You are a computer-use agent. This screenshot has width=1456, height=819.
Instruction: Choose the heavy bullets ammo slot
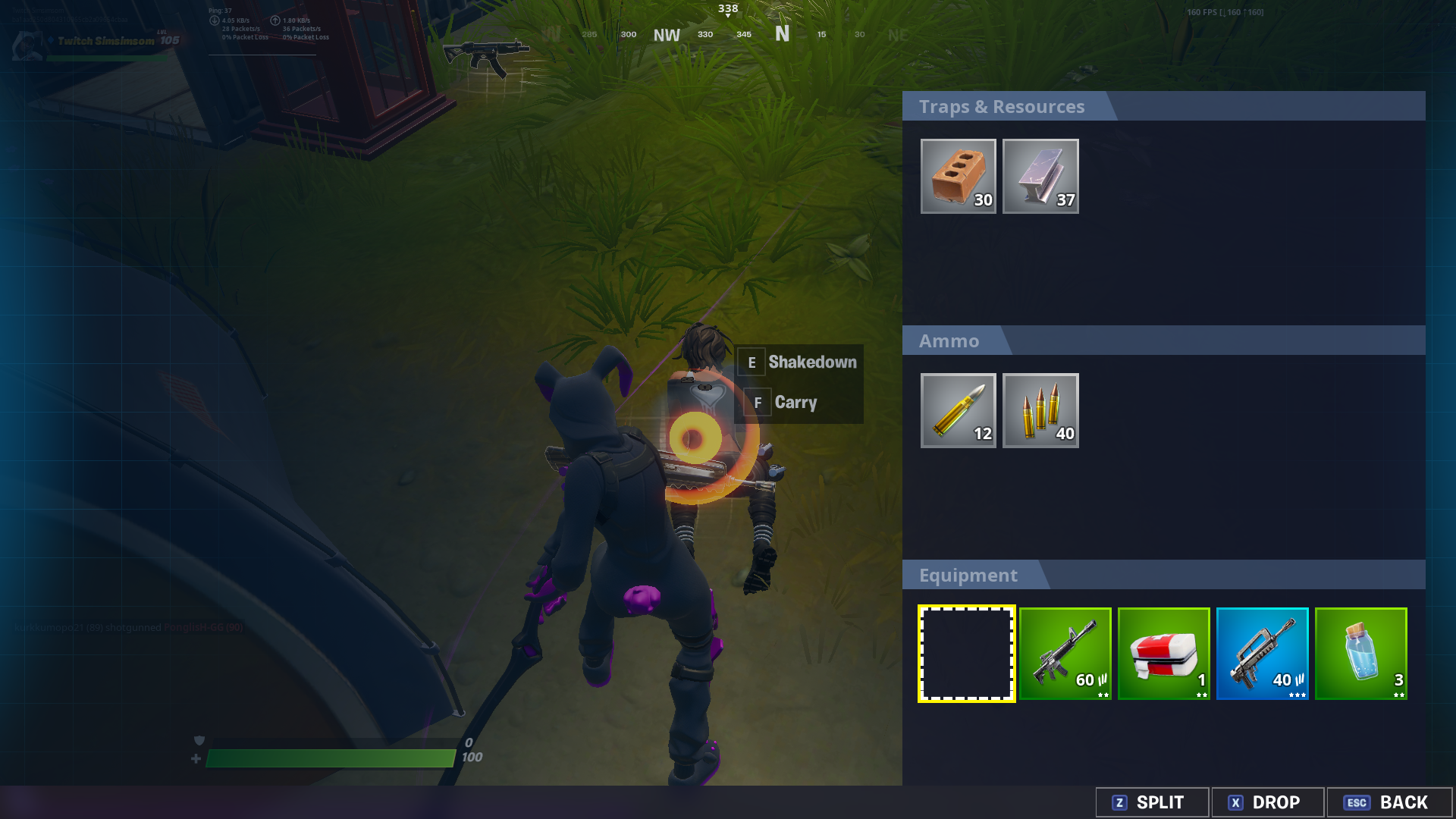click(958, 410)
